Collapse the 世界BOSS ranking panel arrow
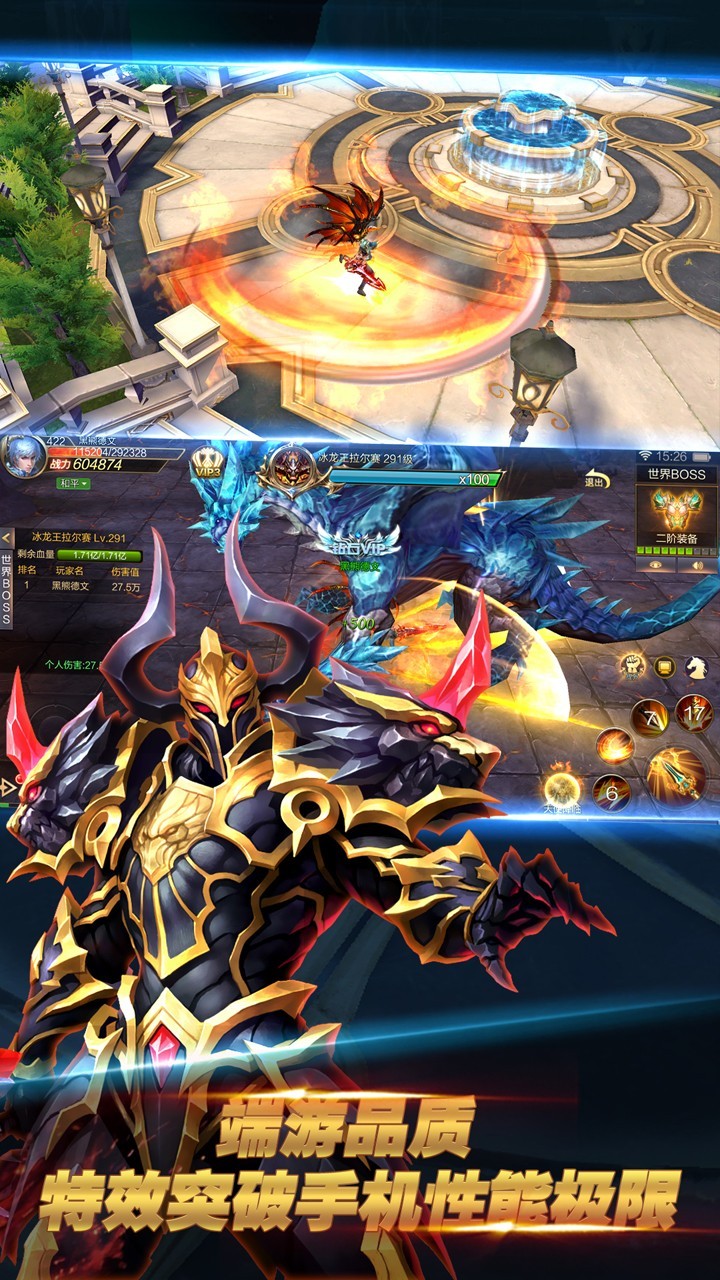This screenshot has width=720, height=1280. pyautogui.click(x=8, y=539)
